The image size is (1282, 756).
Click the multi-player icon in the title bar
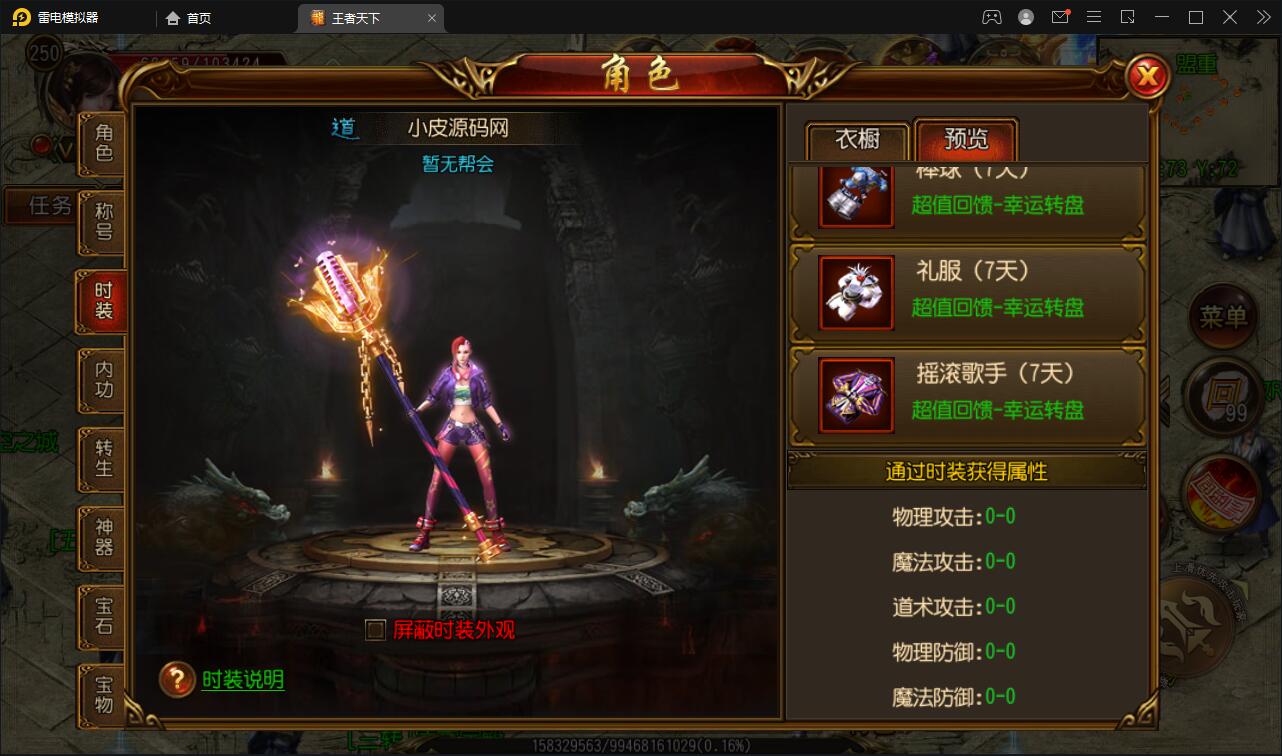tap(991, 16)
